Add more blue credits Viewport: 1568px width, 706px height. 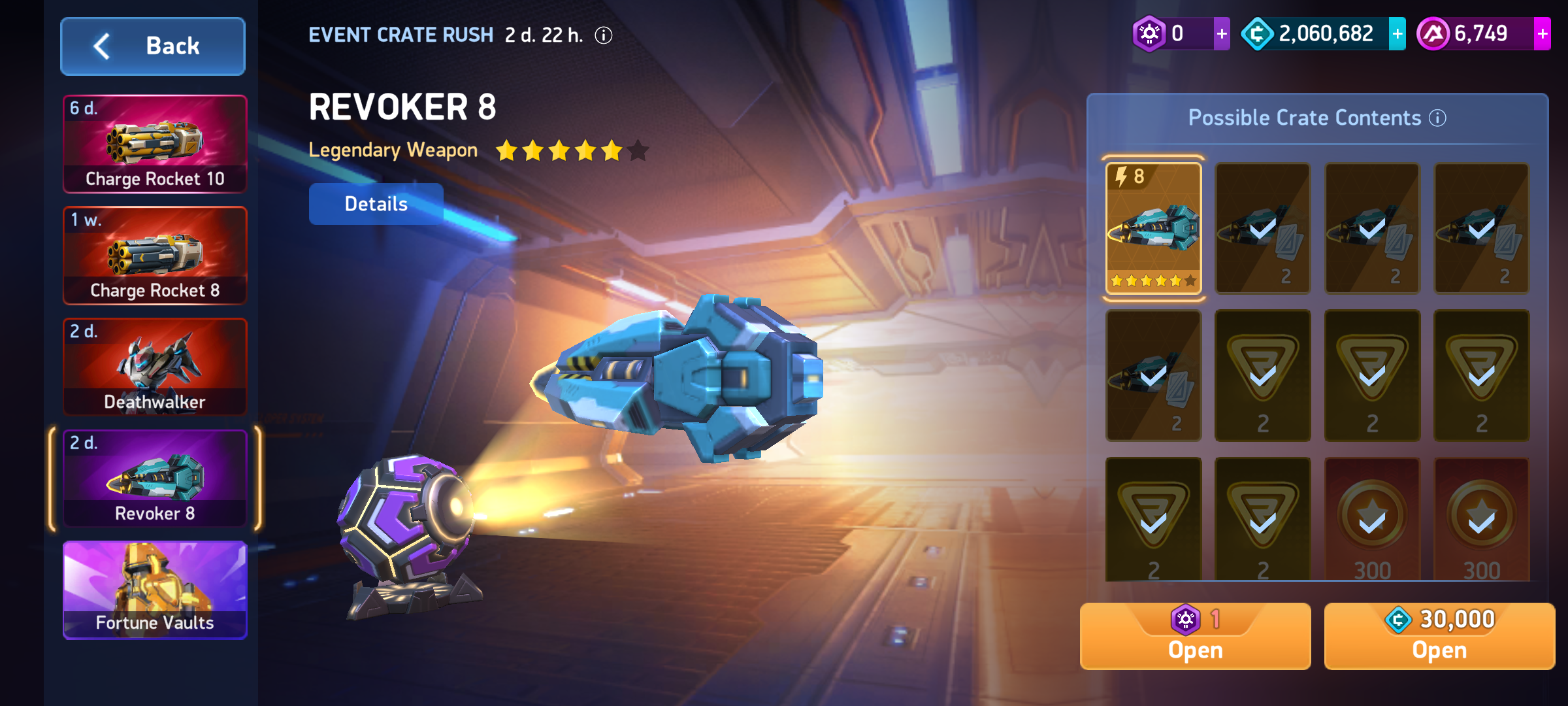point(1397,34)
